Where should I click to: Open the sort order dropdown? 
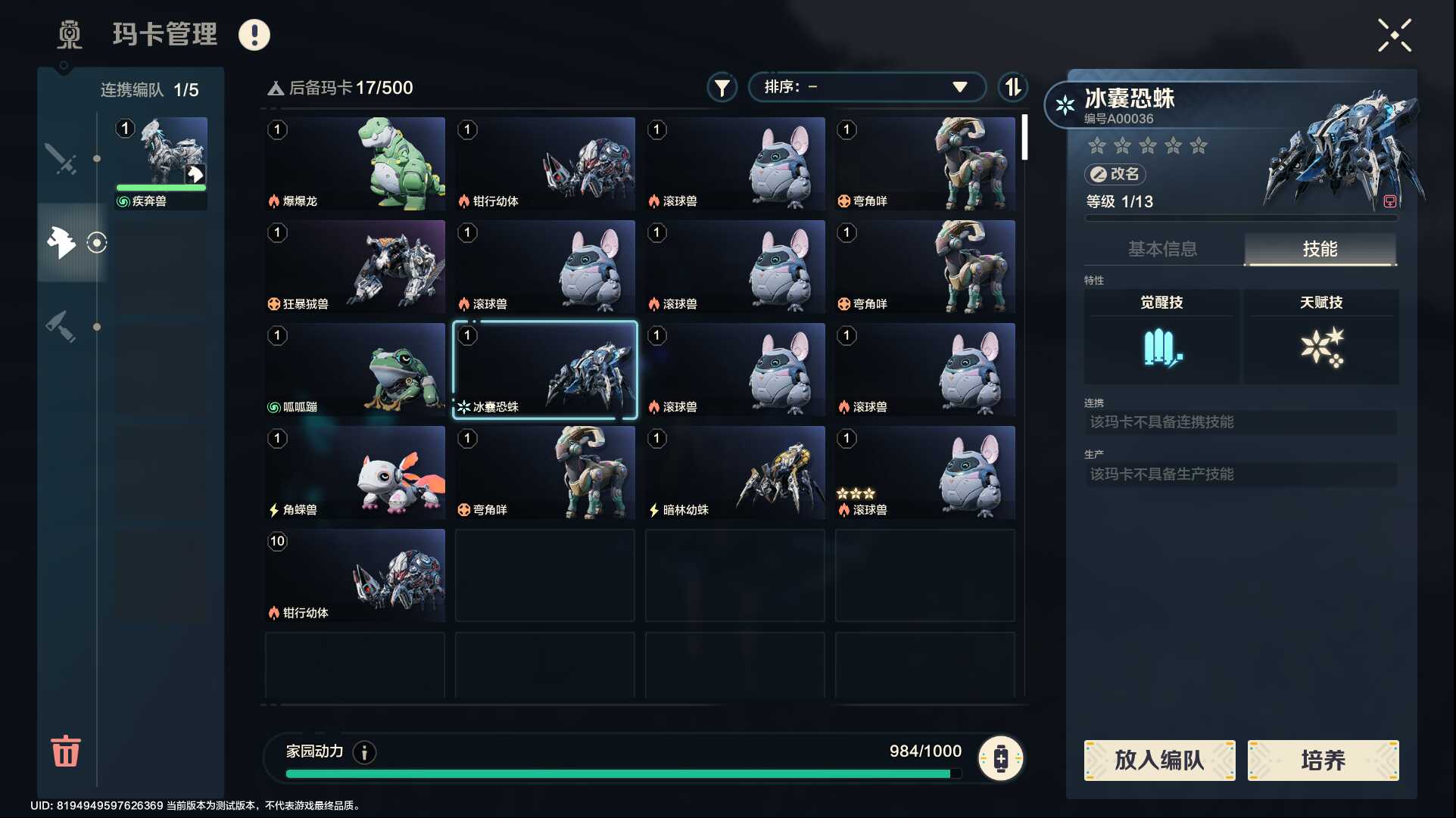pyautogui.click(x=866, y=87)
